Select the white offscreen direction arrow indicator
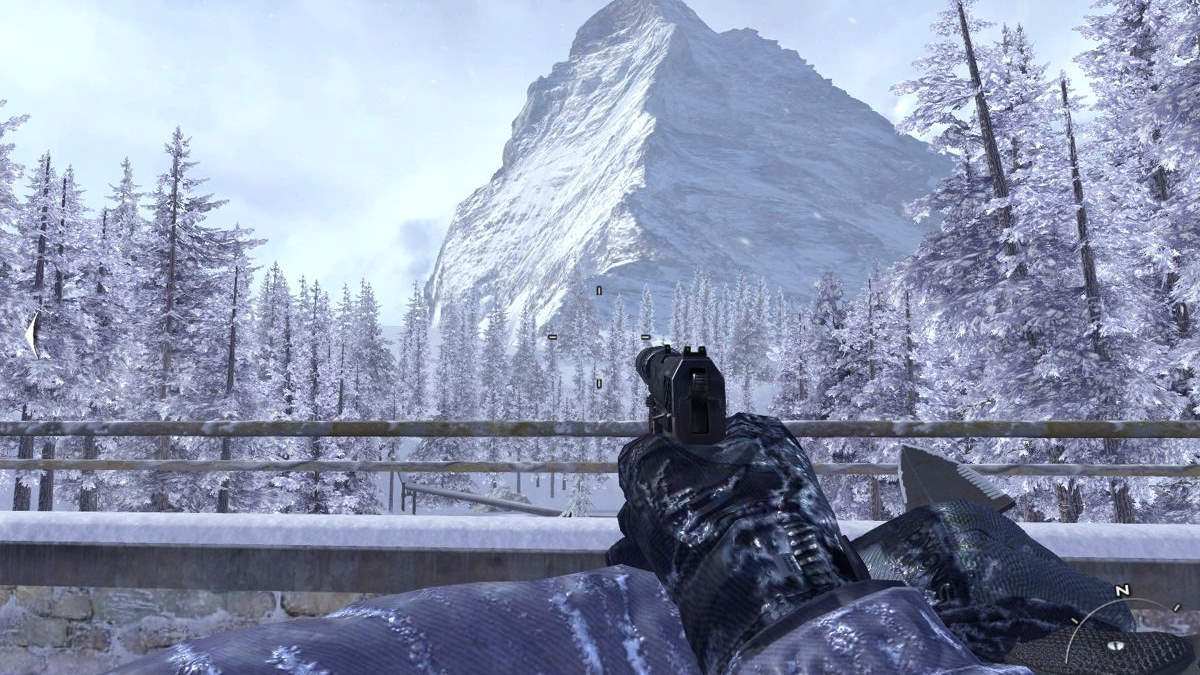 tap(34, 334)
